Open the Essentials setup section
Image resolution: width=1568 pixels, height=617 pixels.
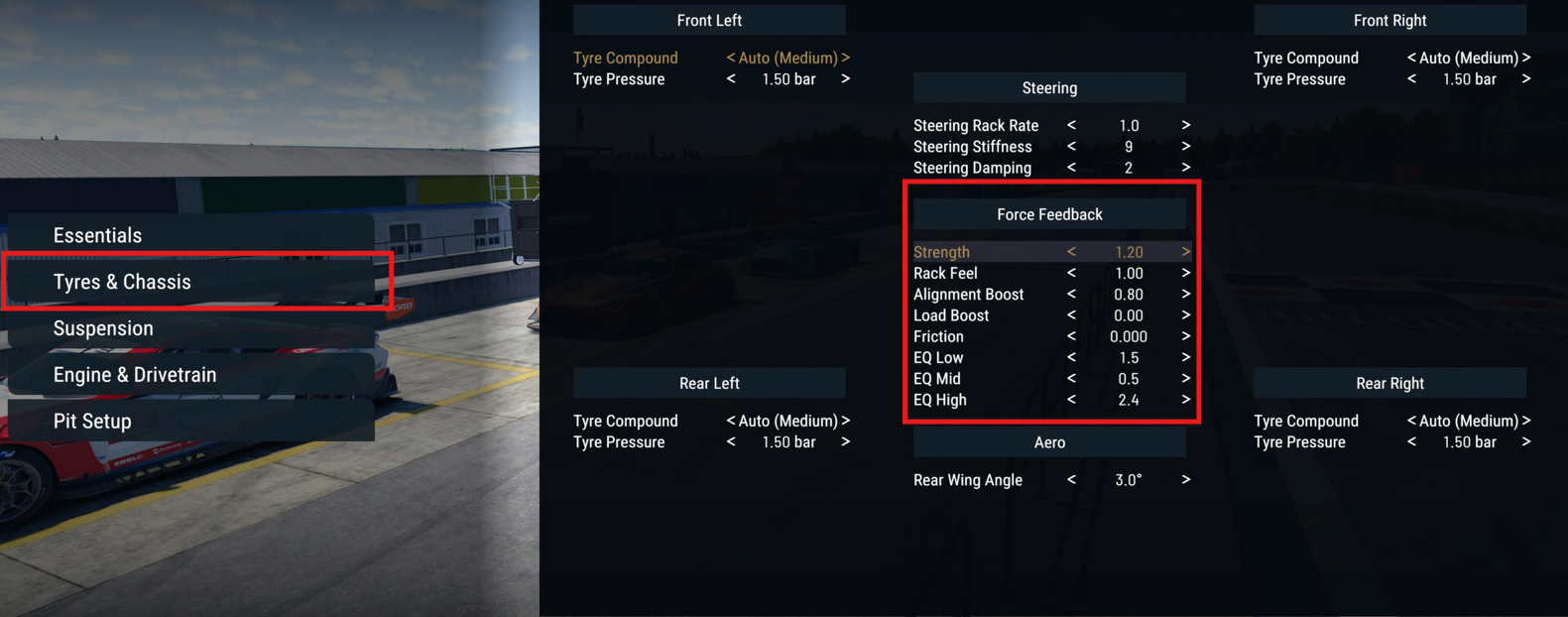point(97,235)
